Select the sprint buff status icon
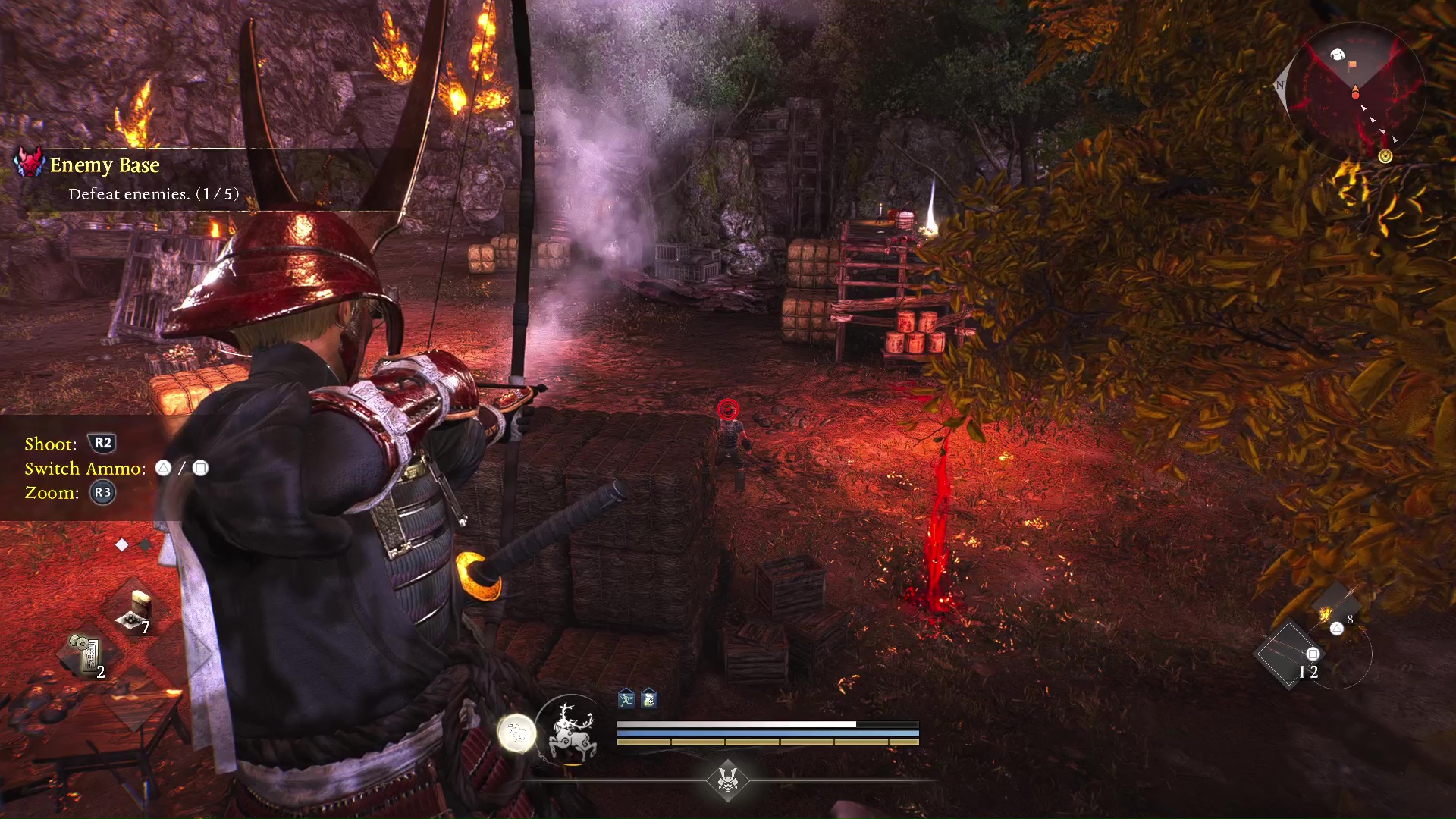The width and height of the screenshot is (1456, 819). [x=626, y=699]
